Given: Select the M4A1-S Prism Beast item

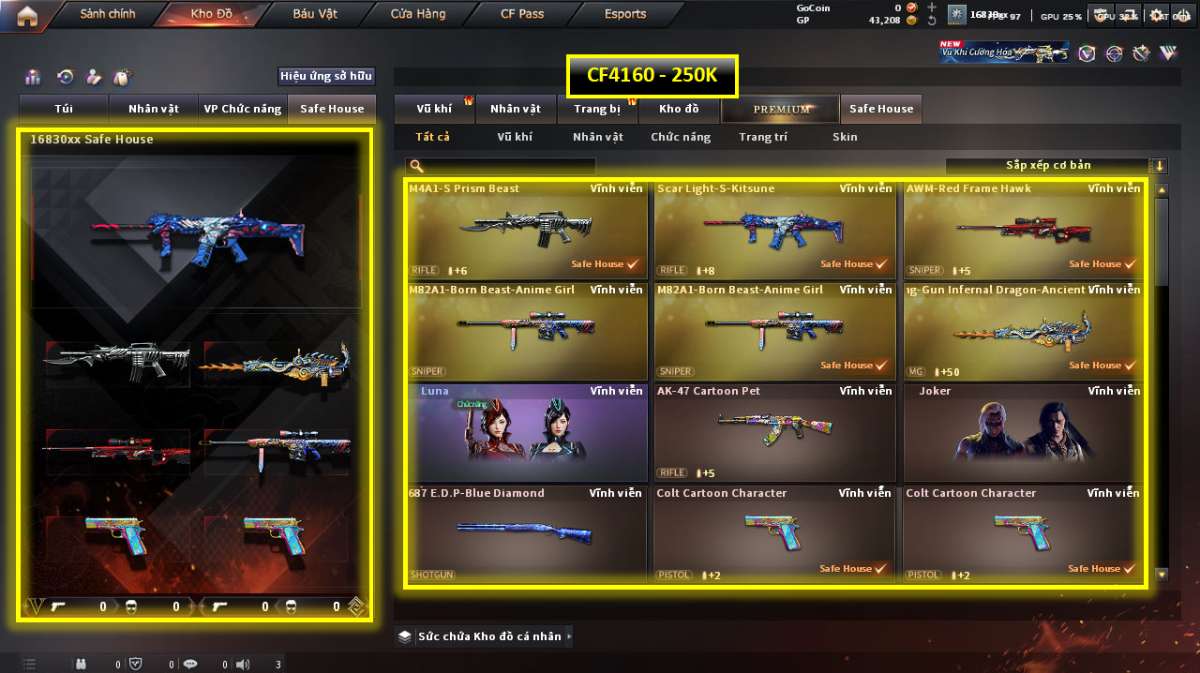Looking at the screenshot, I should click(526, 230).
